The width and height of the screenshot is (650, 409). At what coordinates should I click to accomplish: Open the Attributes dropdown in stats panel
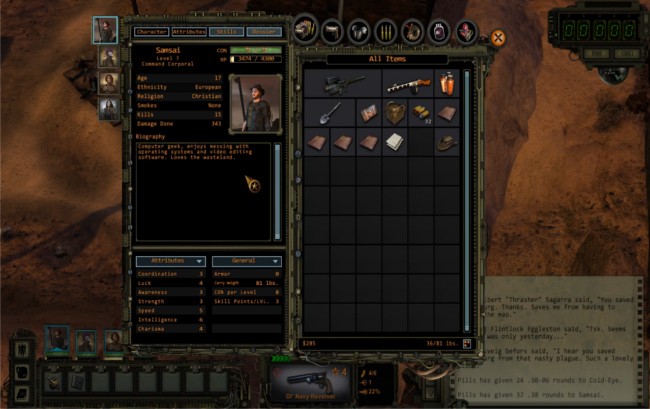tap(170, 260)
